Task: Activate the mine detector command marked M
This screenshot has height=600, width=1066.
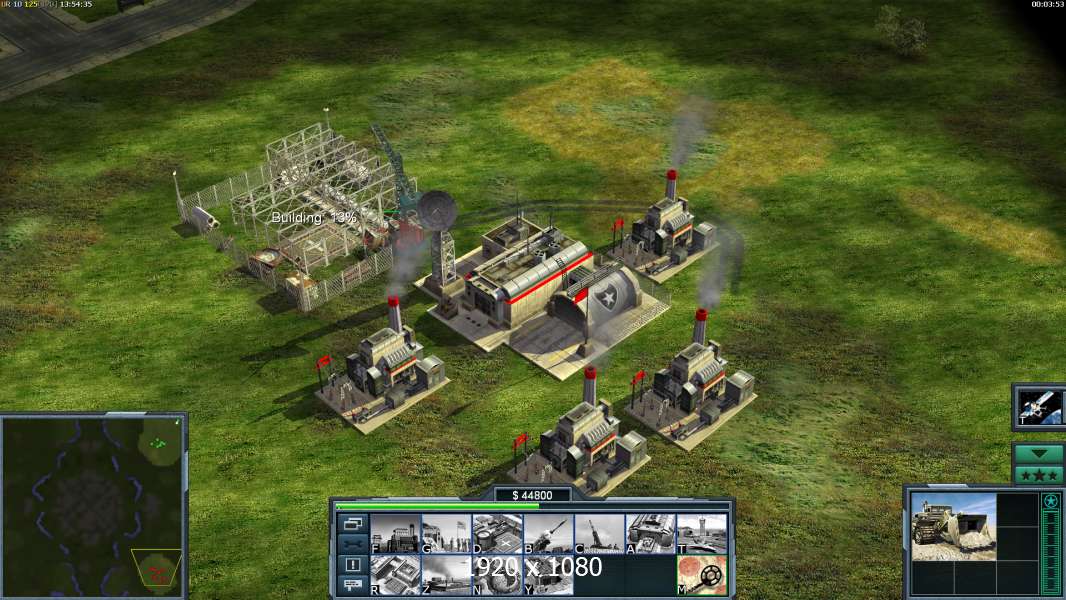Action: click(x=701, y=575)
